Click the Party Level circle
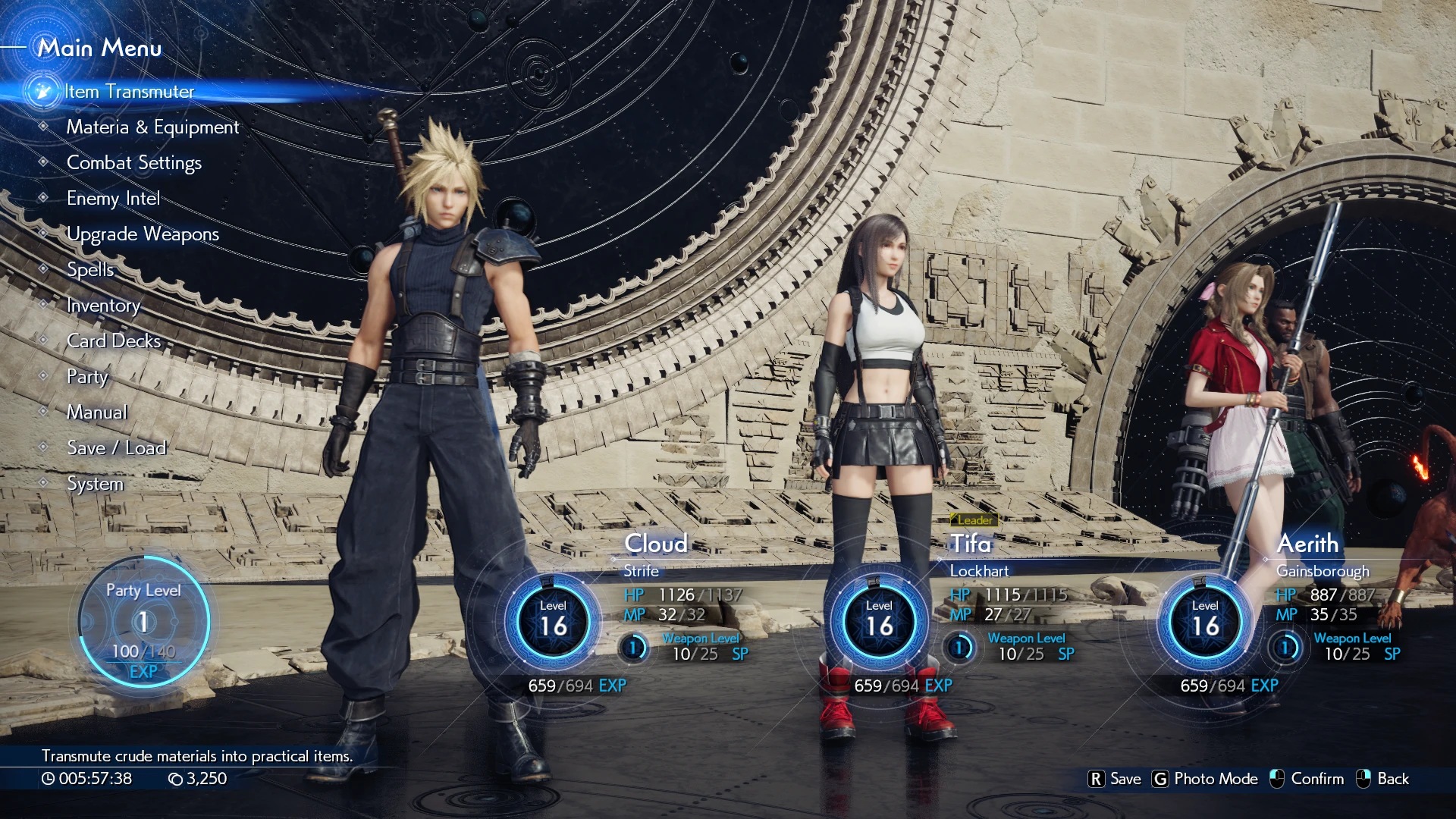This screenshot has width=1456, height=819. pyautogui.click(x=143, y=622)
